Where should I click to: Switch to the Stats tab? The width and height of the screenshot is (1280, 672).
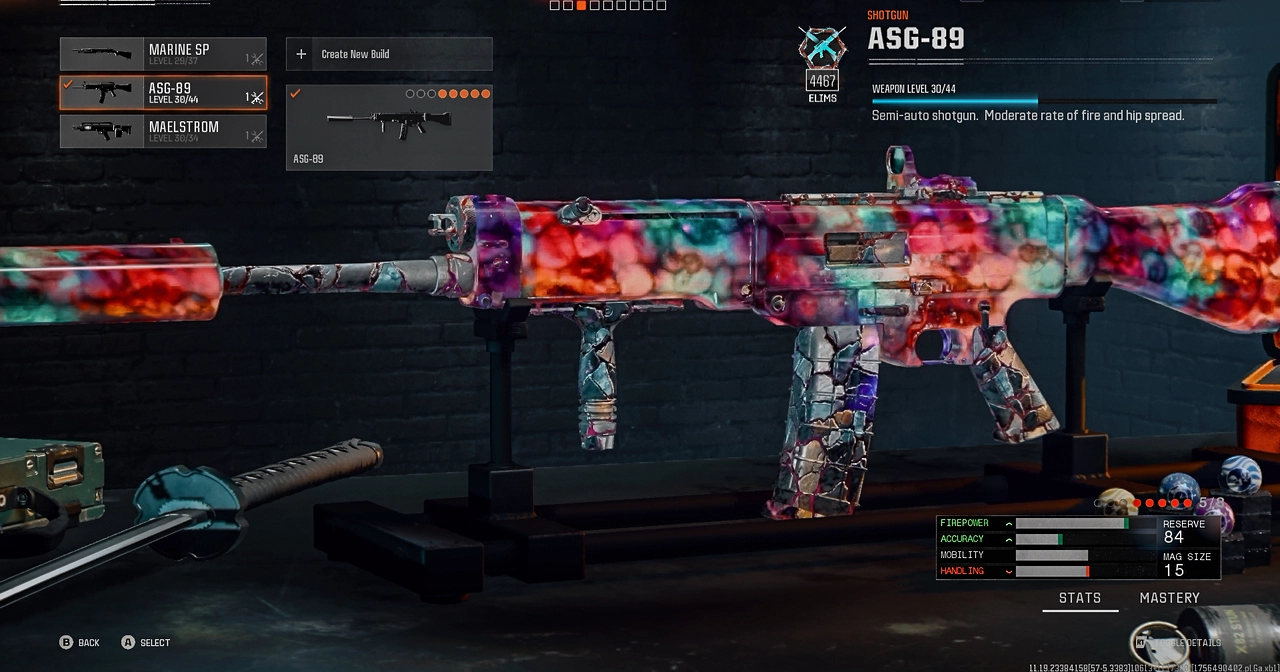[1080, 598]
